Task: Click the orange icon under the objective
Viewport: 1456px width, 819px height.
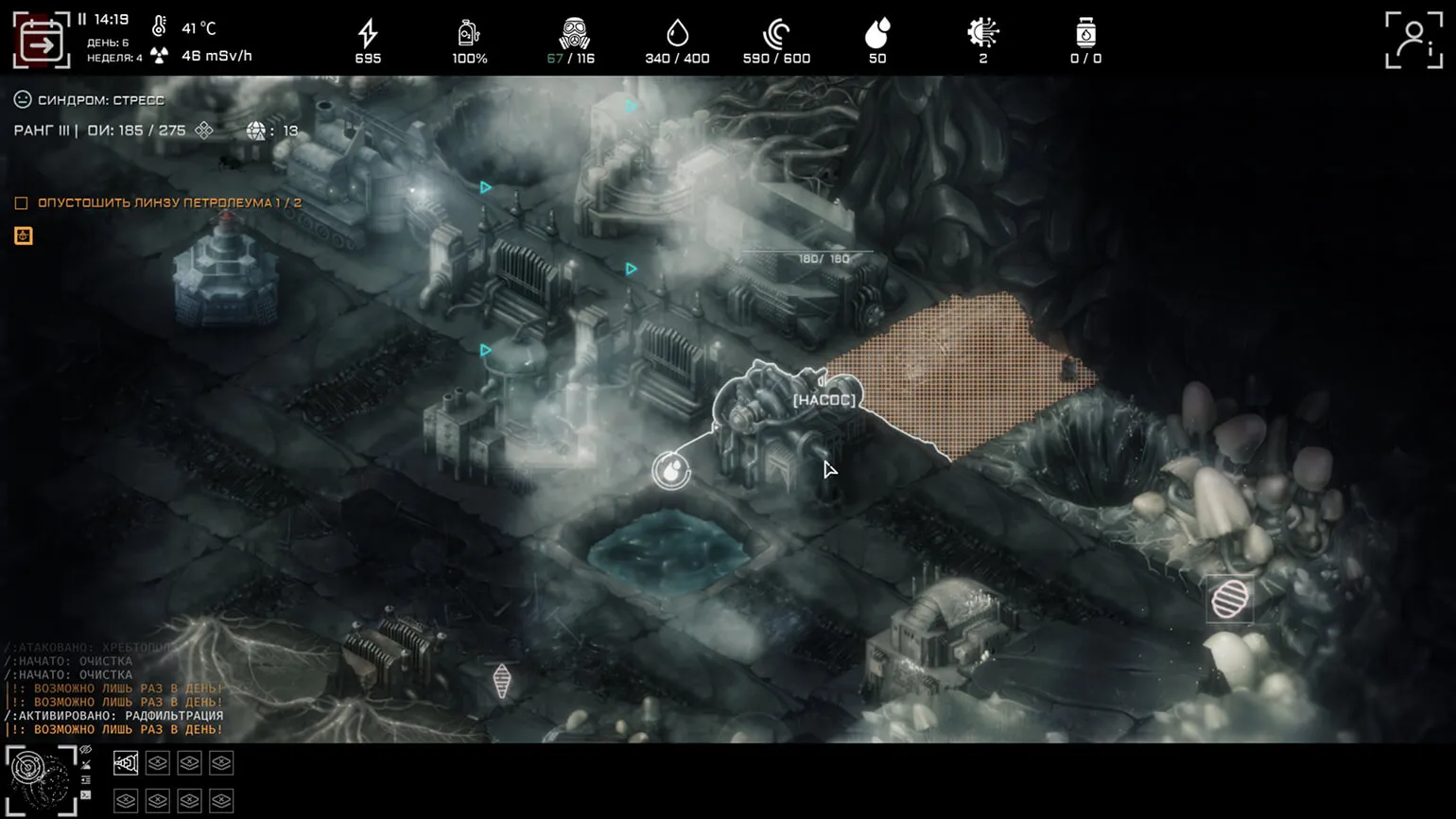Action: coord(24,235)
